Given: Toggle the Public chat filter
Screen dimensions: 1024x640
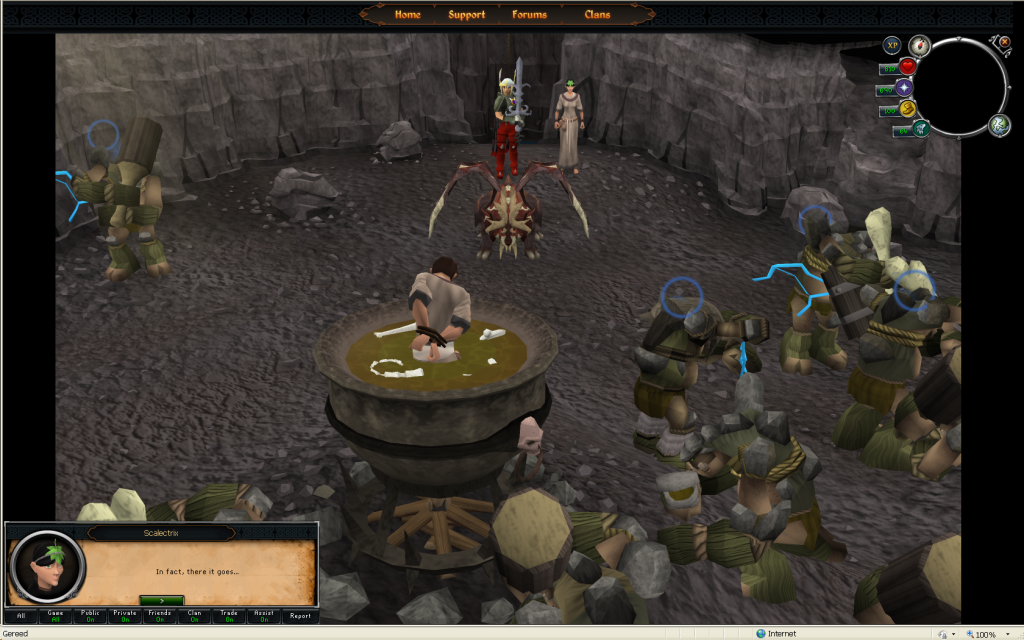Looking at the screenshot, I should tap(90, 616).
